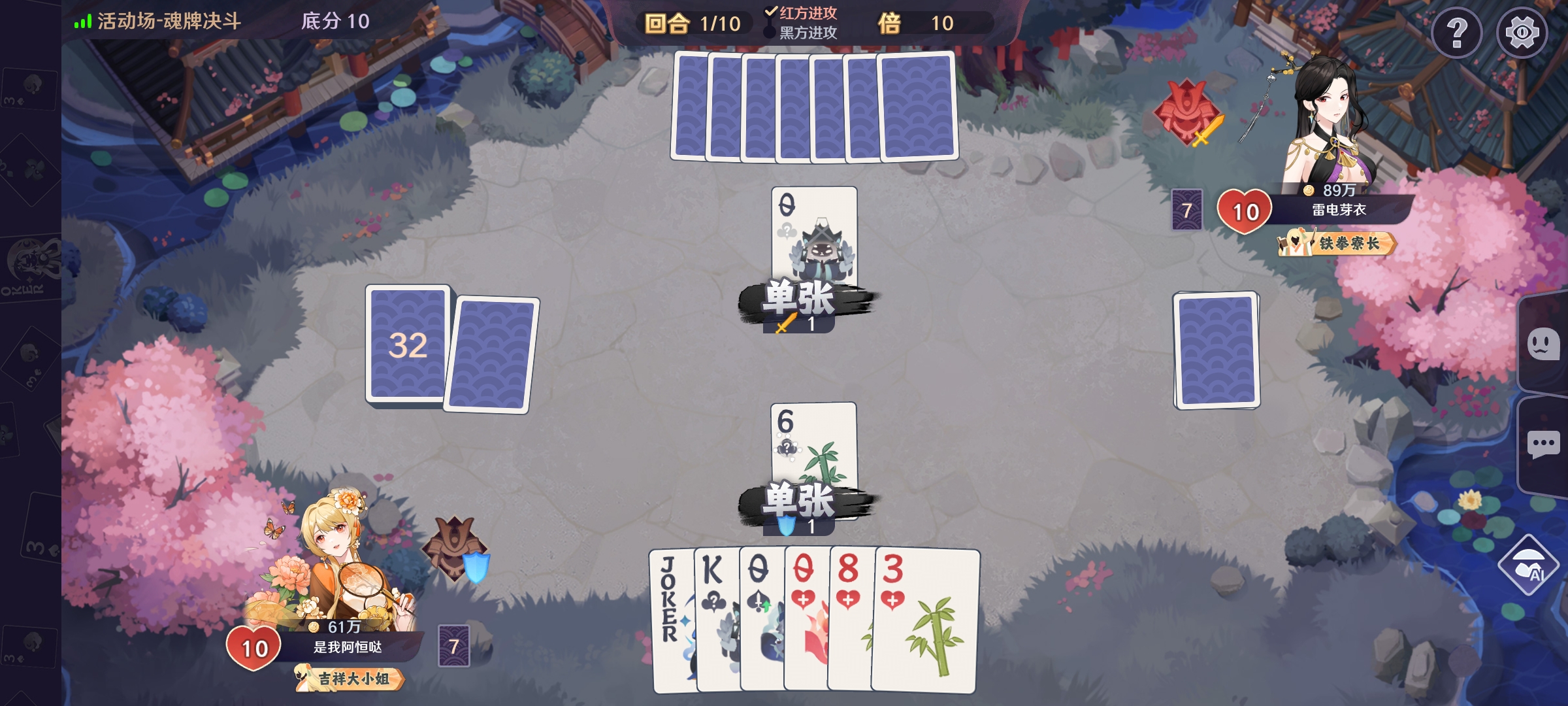Image resolution: width=1568 pixels, height=706 pixels.
Task: Play the 3 of hearts card
Action: click(x=924, y=621)
